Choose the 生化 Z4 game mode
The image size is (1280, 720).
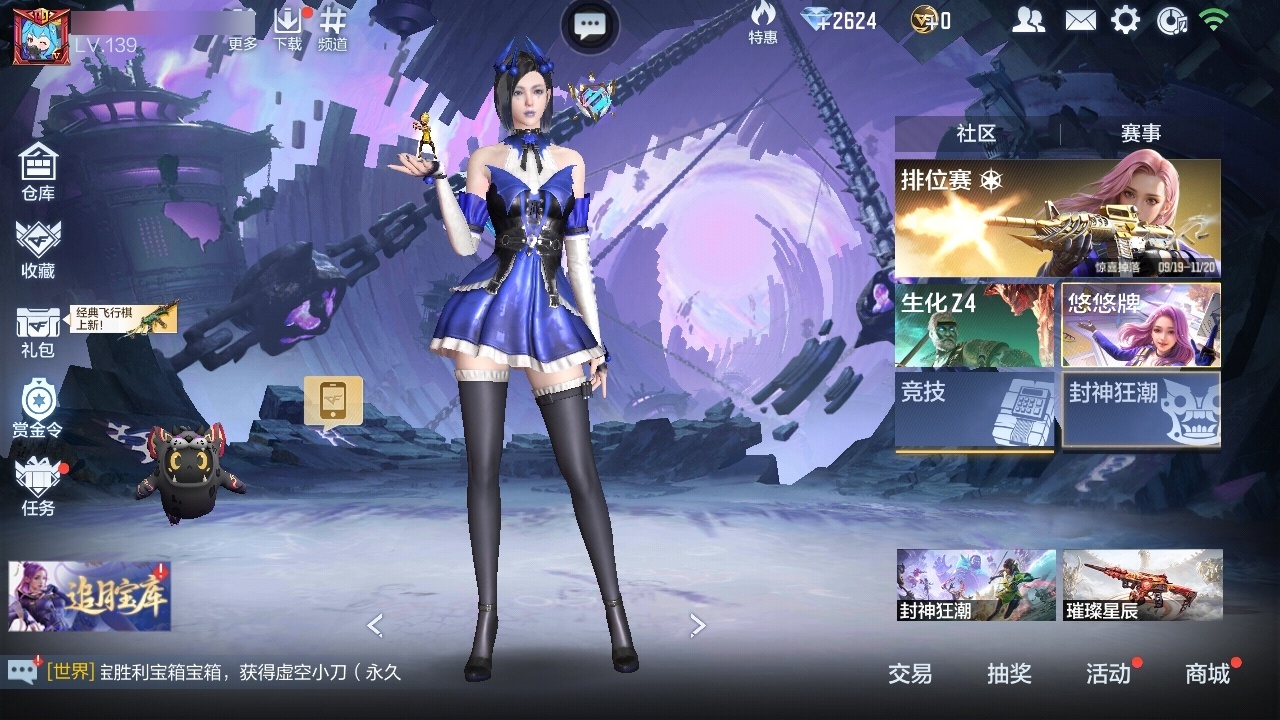(x=974, y=326)
